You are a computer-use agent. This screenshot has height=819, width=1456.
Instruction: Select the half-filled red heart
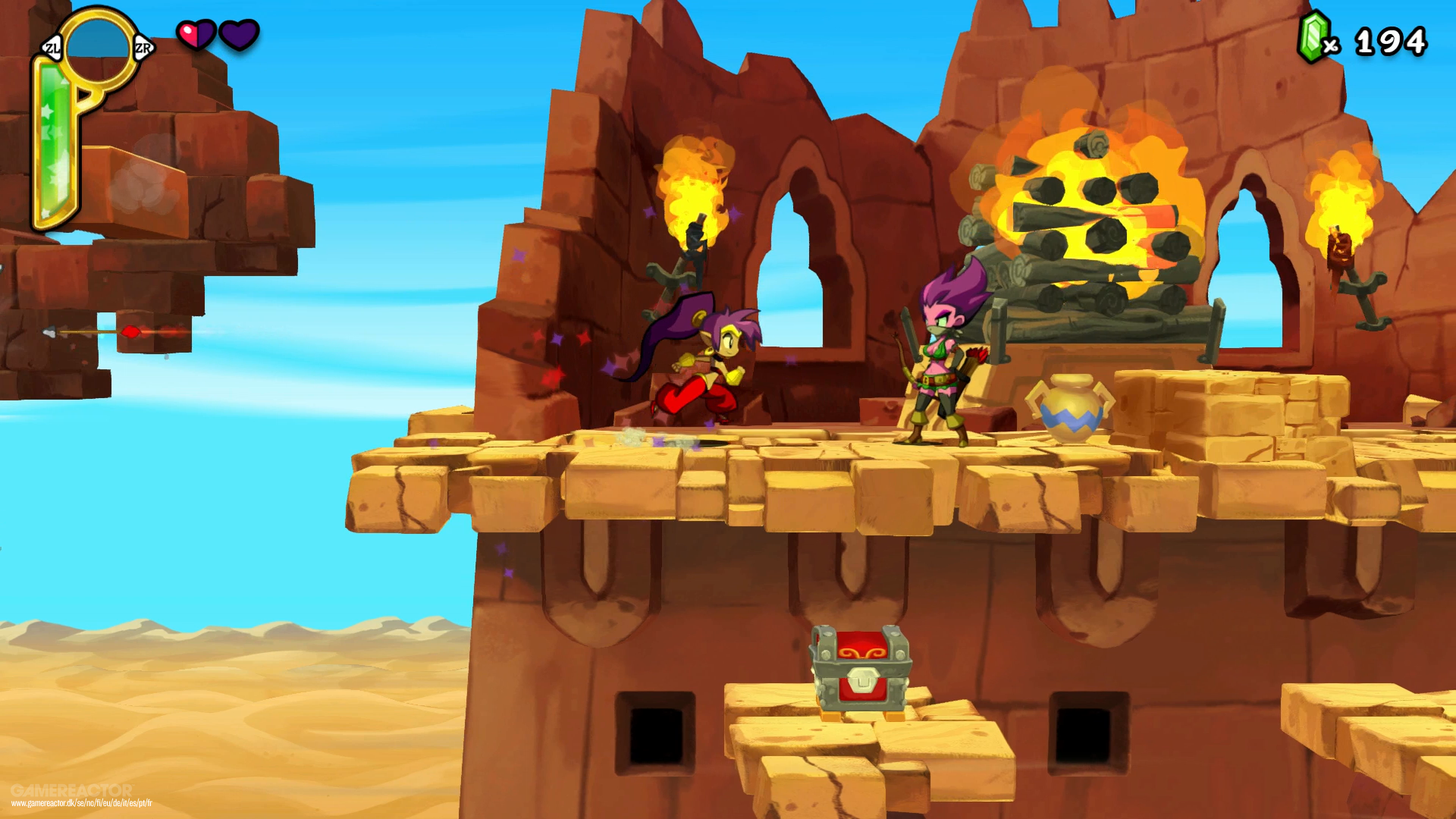(194, 35)
